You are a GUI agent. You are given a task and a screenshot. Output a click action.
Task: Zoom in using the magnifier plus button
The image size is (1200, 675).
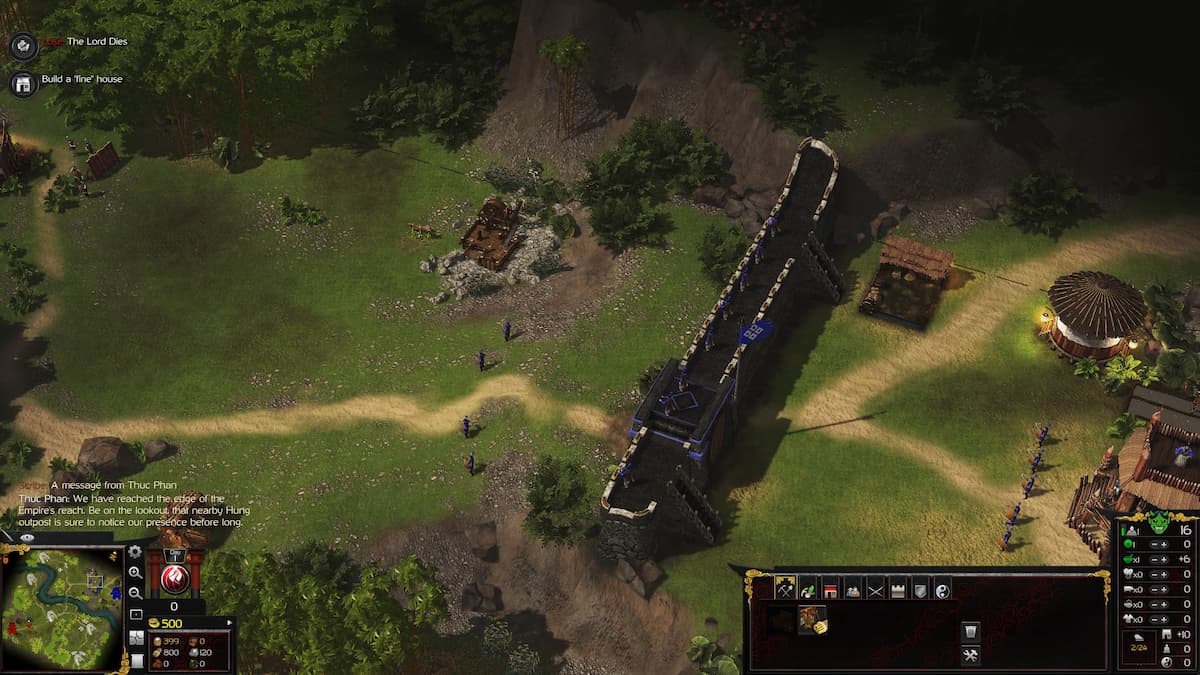coord(135,573)
